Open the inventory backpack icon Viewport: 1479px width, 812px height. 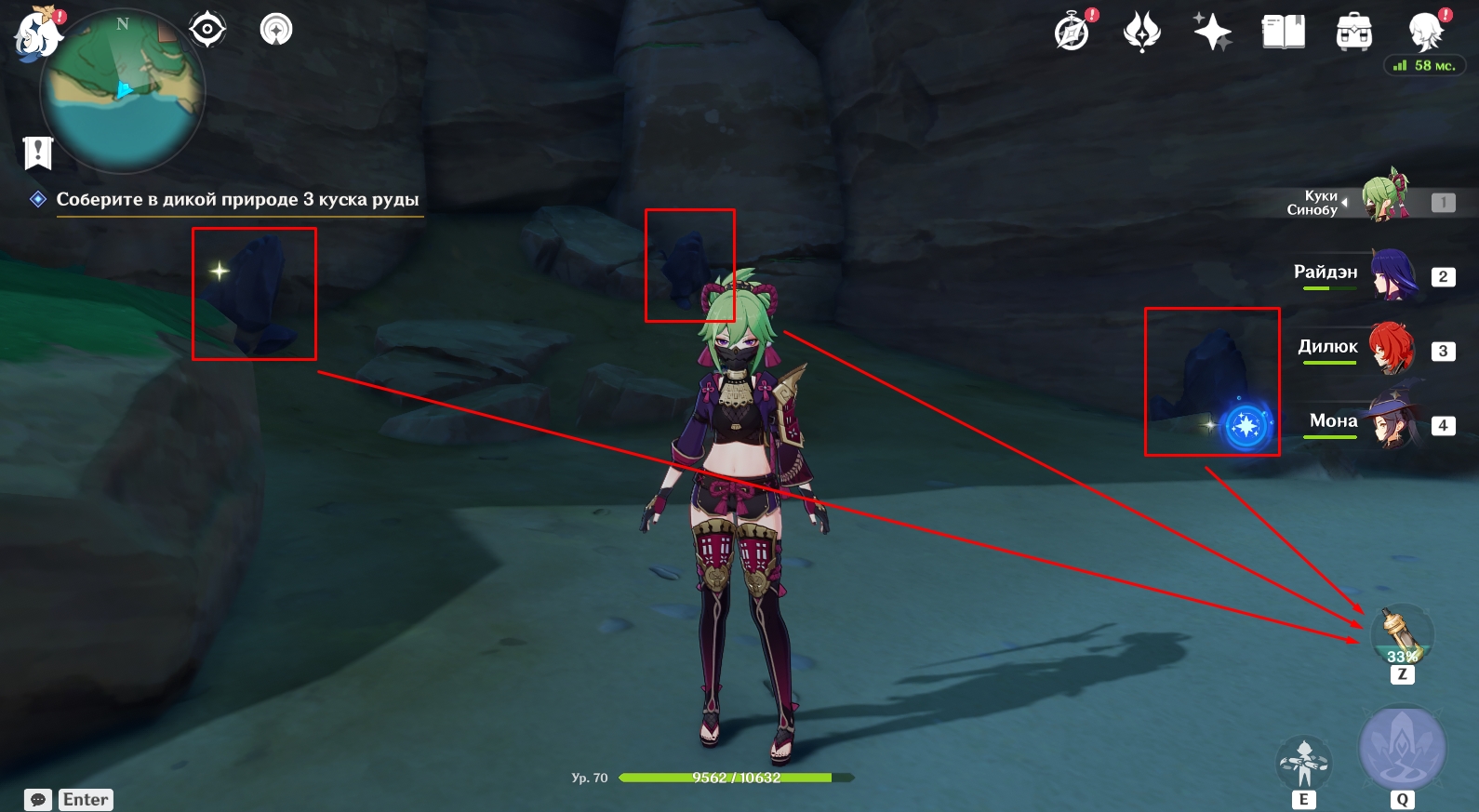[1354, 33]
